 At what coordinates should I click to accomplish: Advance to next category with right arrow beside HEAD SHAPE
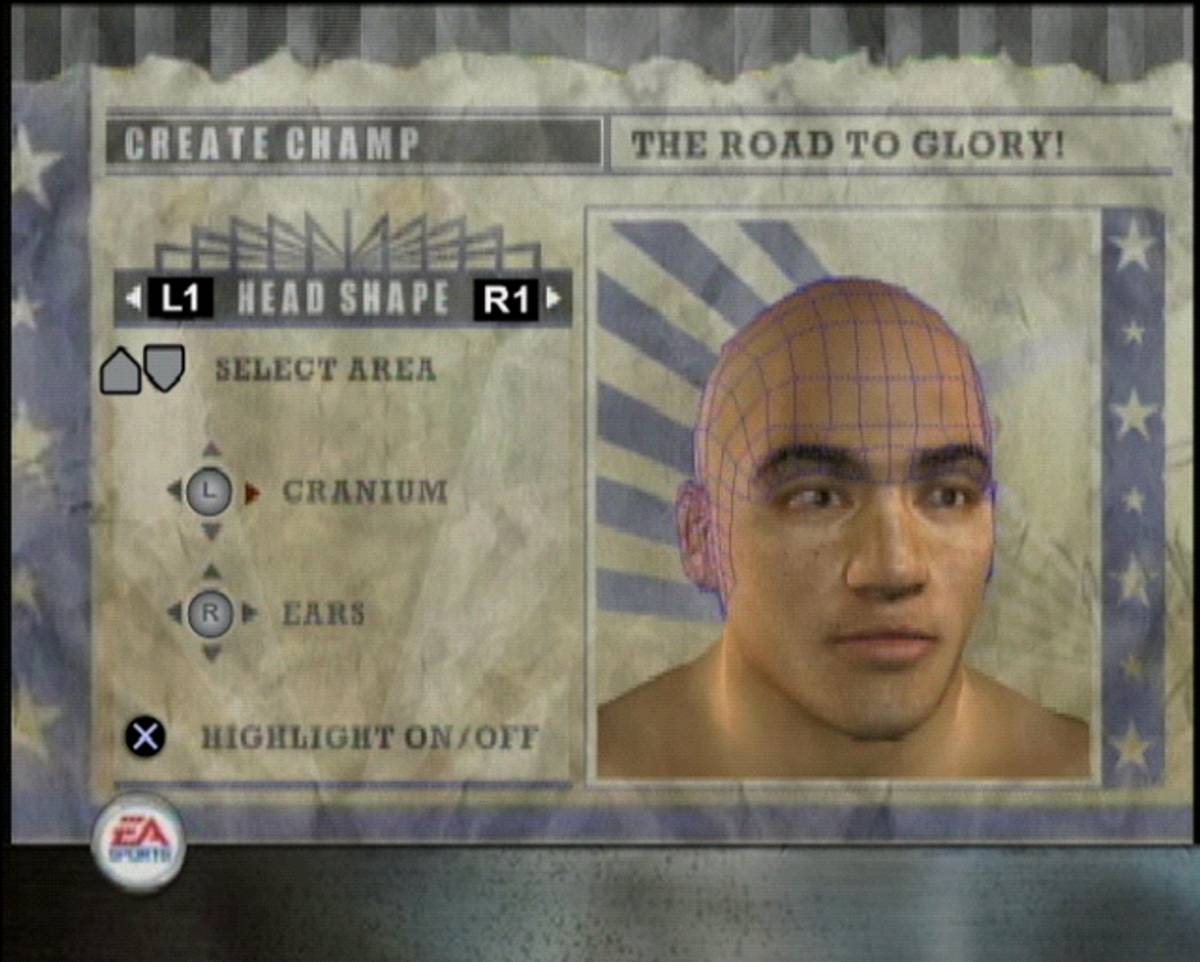[554, 298]
